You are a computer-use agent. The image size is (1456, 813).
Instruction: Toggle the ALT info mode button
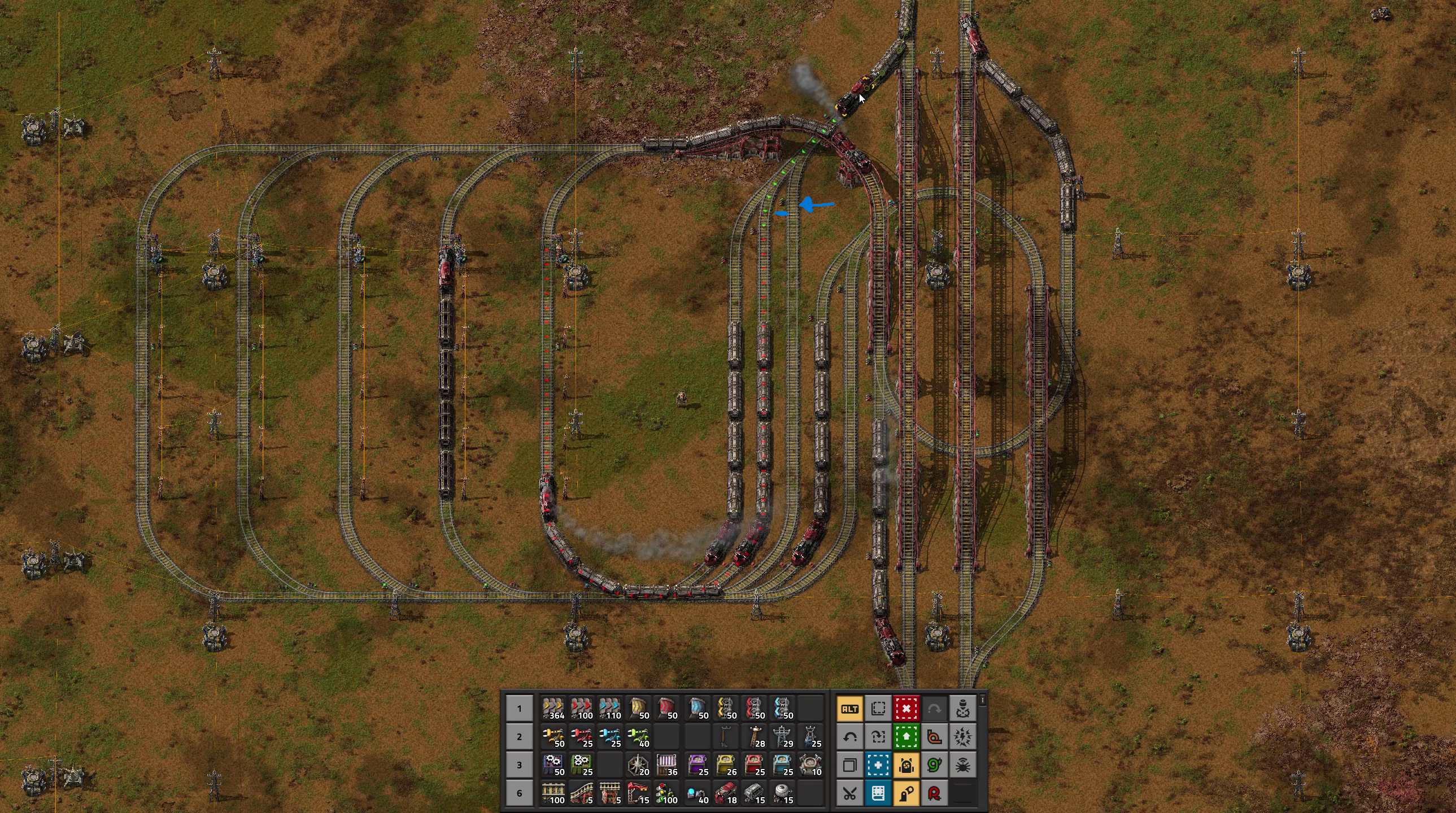(x=849, y=709)
